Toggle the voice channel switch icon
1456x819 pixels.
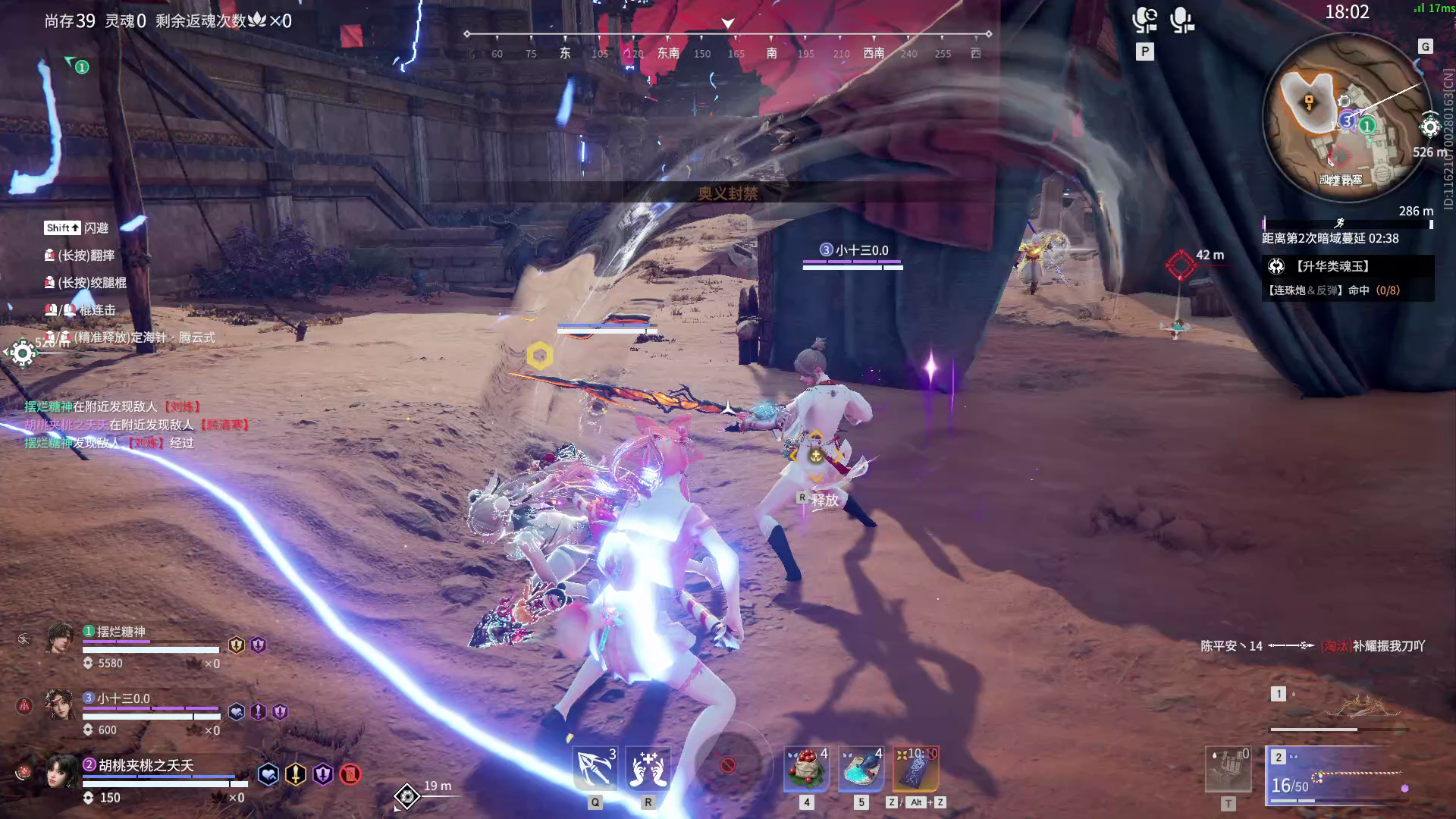1144,20
